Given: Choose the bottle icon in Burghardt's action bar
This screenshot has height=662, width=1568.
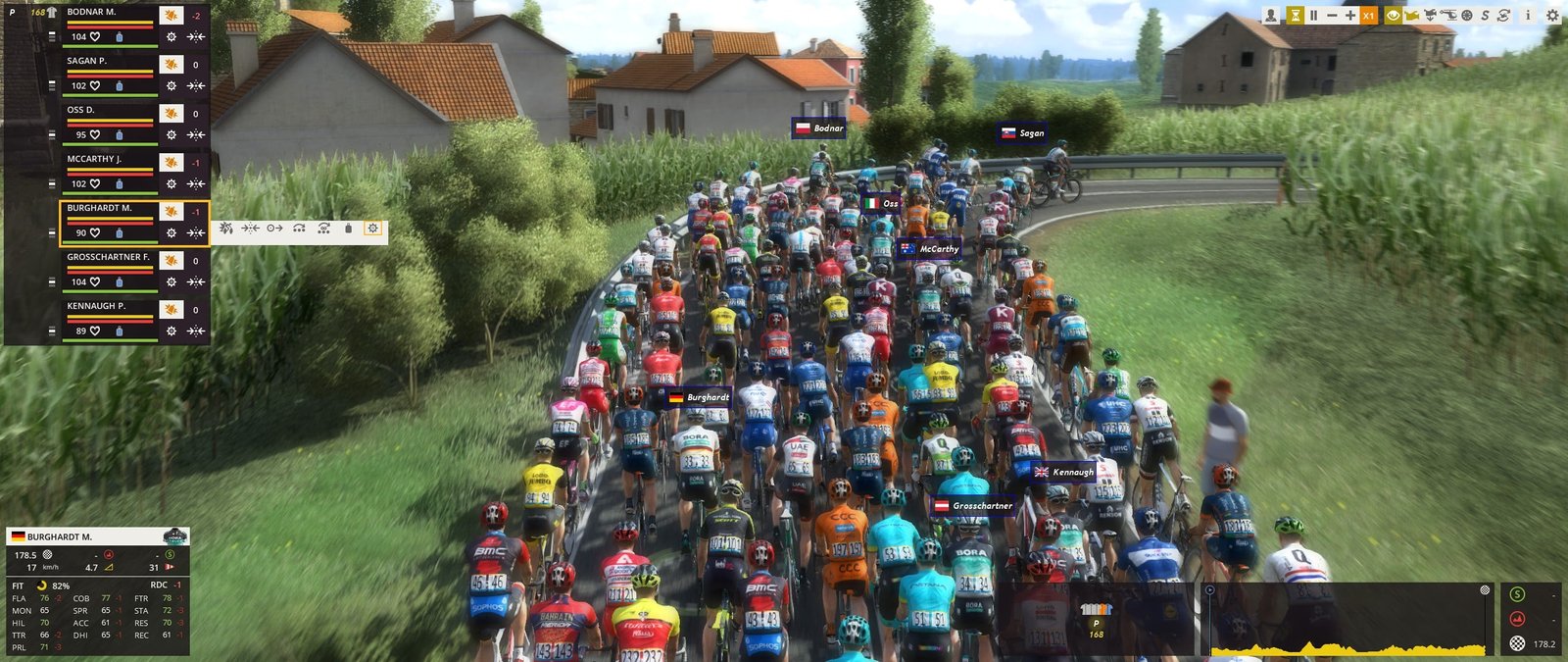Looking at the screenshot, I should click(x=348, y=229).
